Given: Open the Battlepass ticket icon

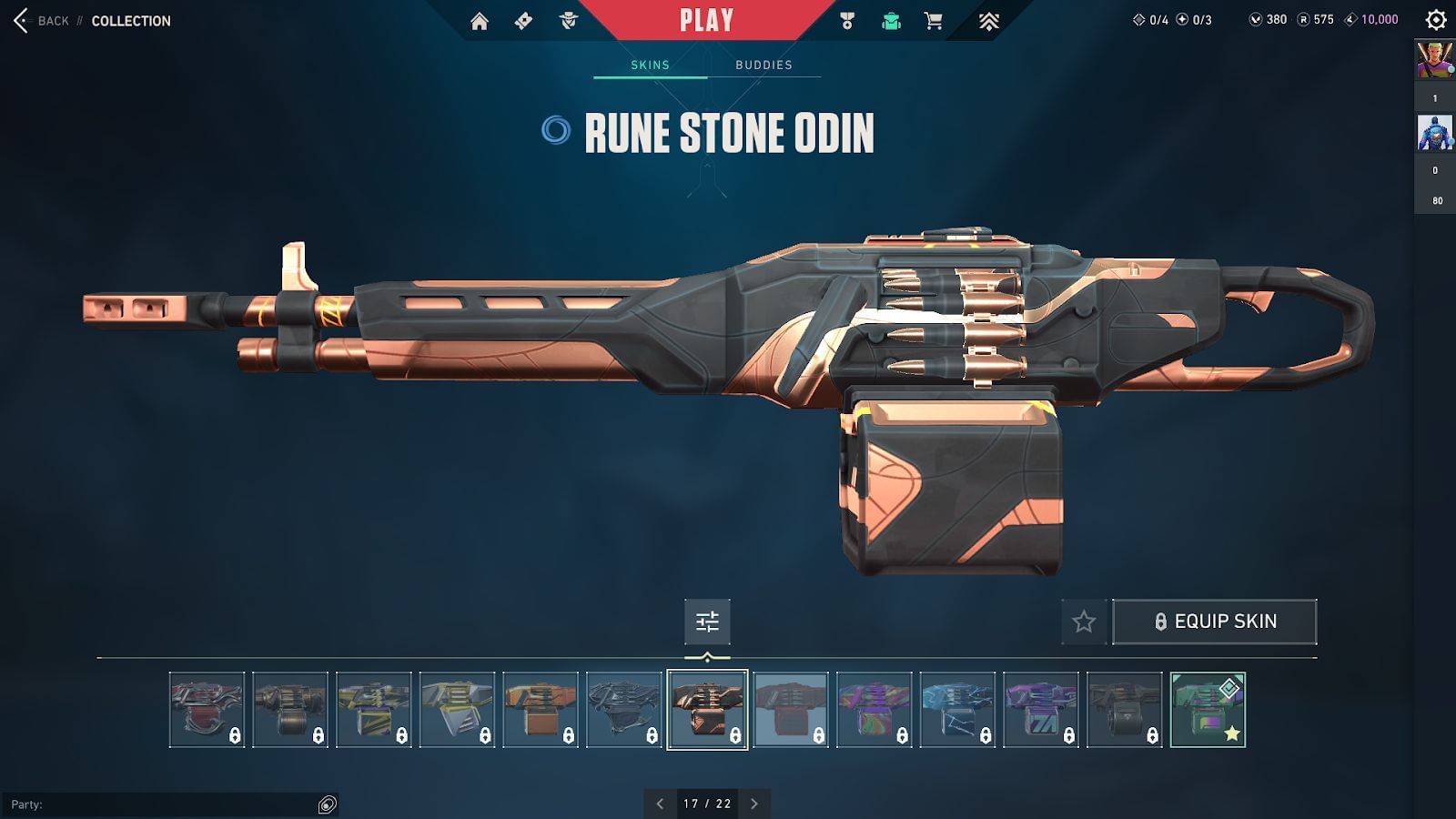Looking at the screenshot, I should coord(523,20).
